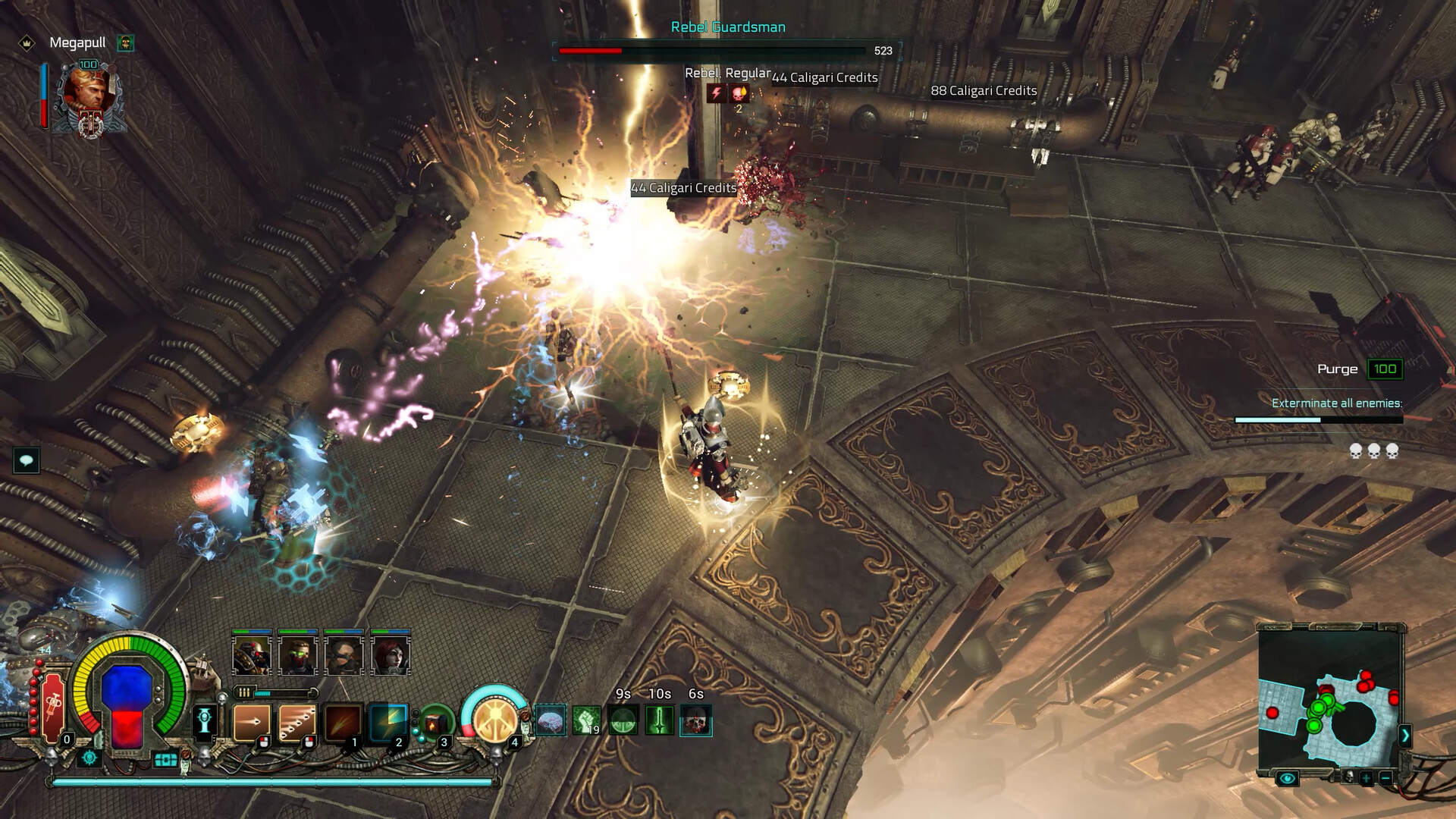Select the green-goggled squad member portrait

298,655
